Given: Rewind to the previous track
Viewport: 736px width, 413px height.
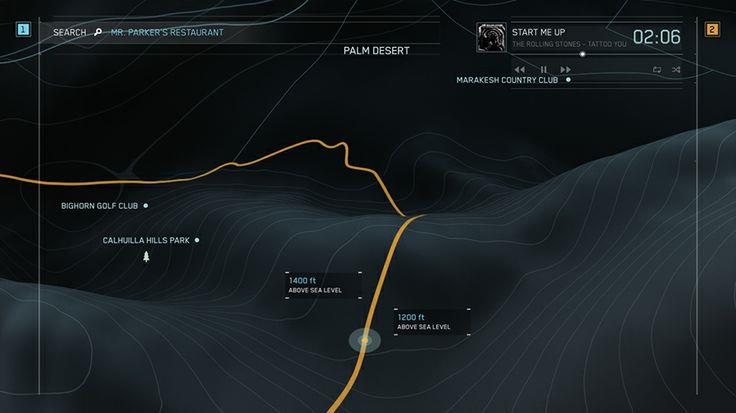Looking at the screenshot, I should [520, 70].
